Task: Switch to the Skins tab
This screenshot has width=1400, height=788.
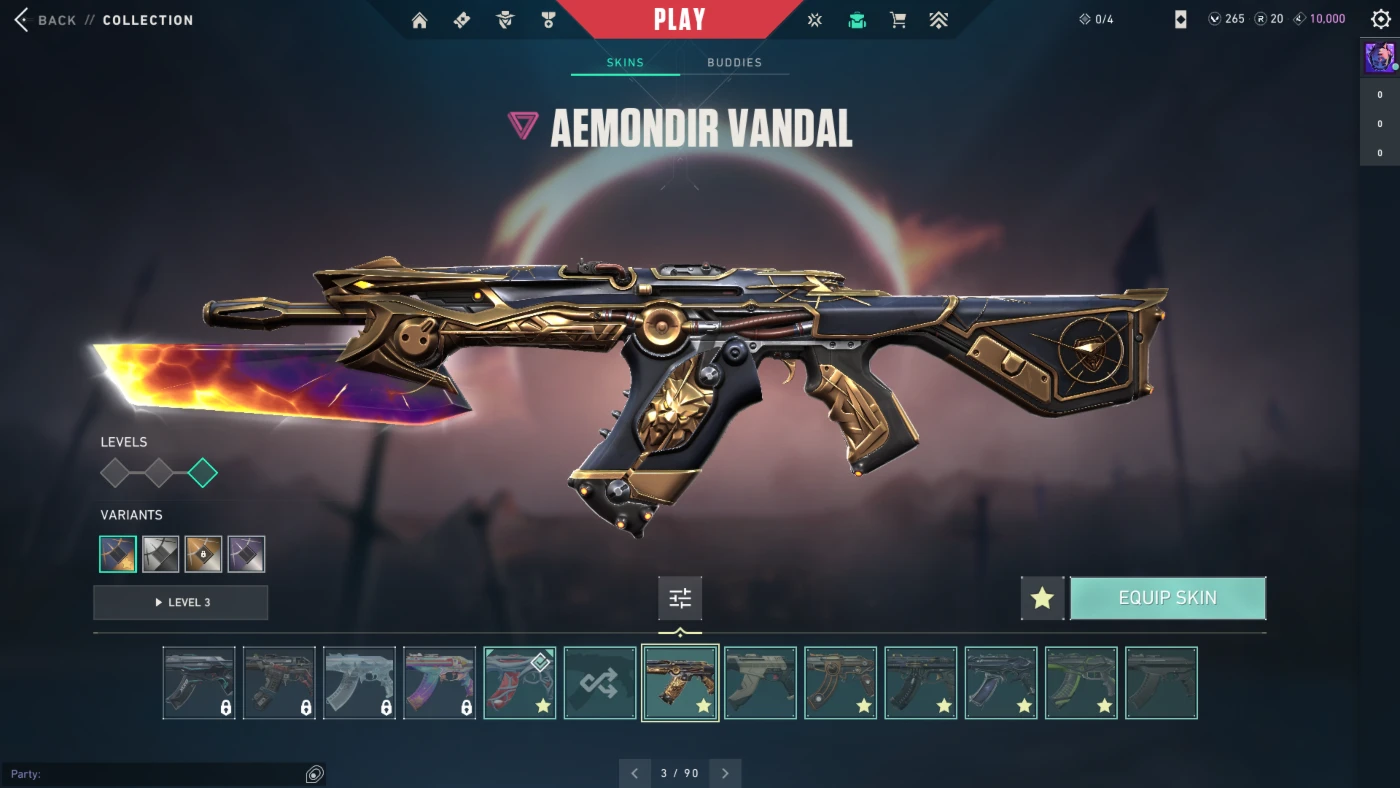Action: tap(625, 62)
